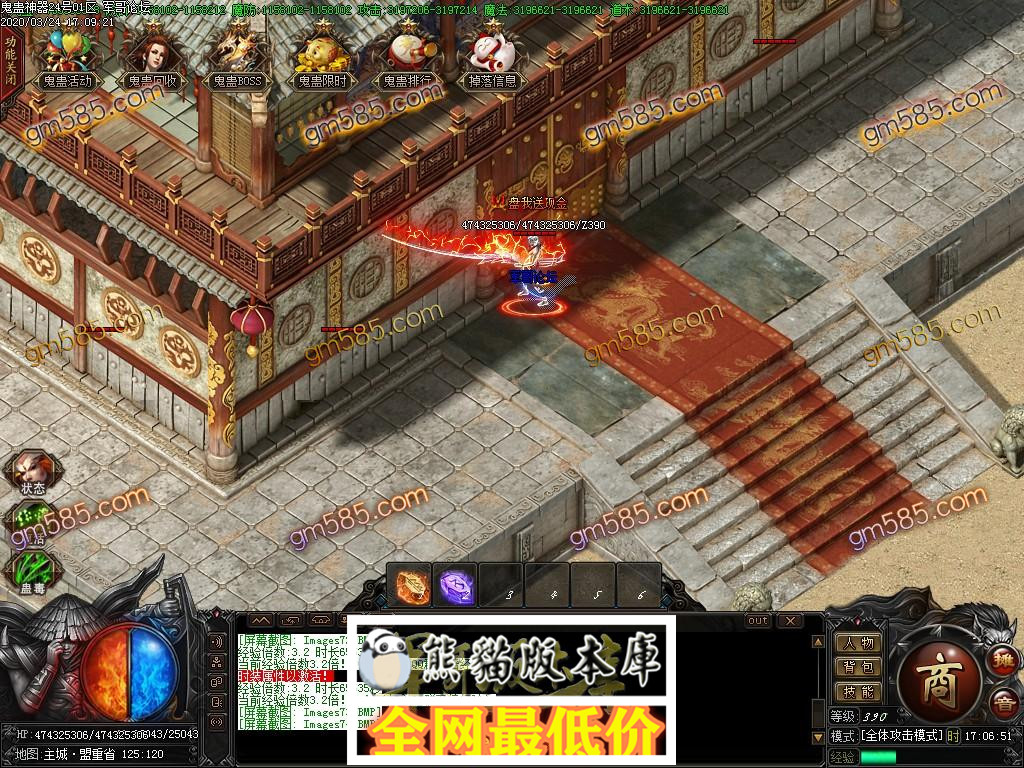Select the purple gem hotbar slot
This screenshot has width=1024, height=768.
456,585
